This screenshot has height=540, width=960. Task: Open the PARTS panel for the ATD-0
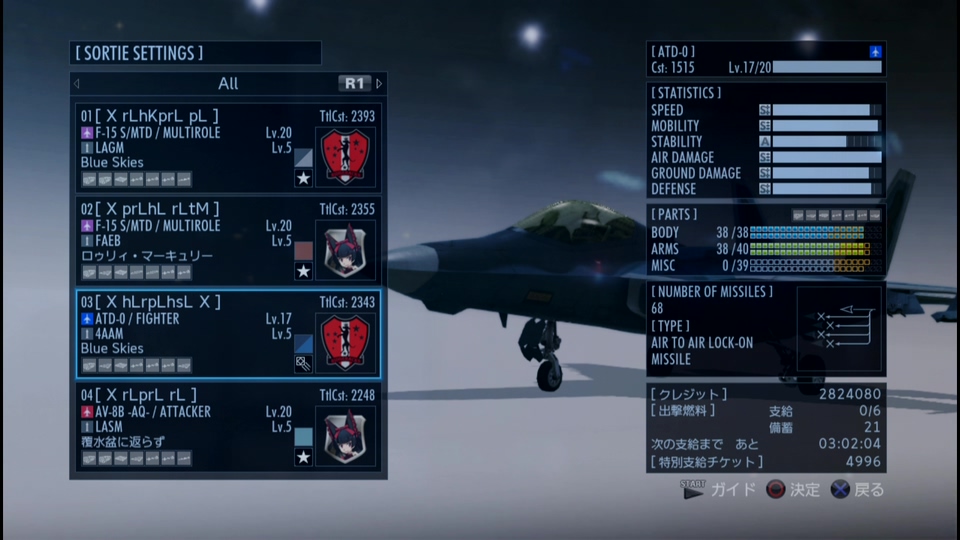(765, 240)
